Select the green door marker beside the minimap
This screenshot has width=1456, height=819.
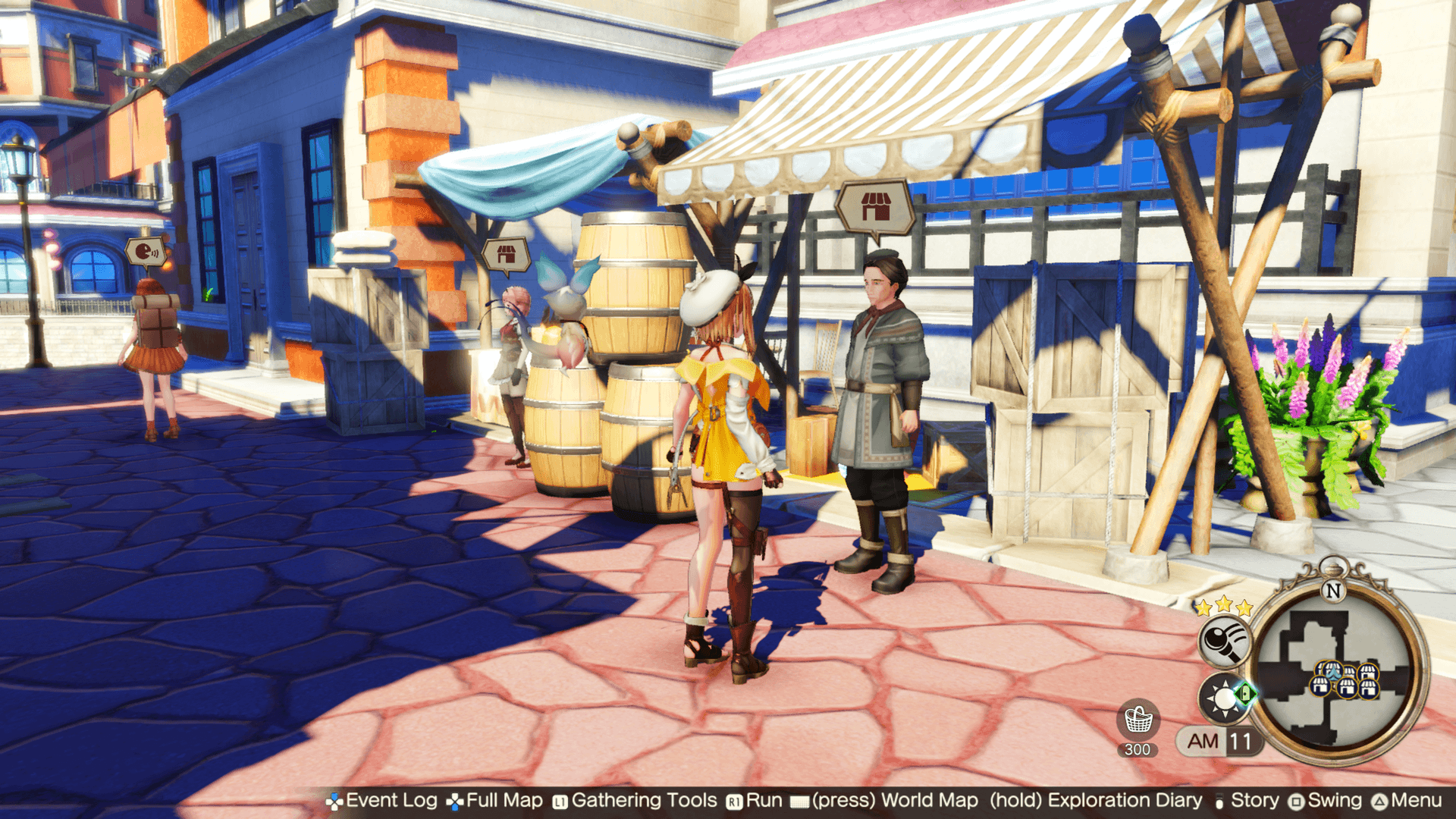point(1244,693)
